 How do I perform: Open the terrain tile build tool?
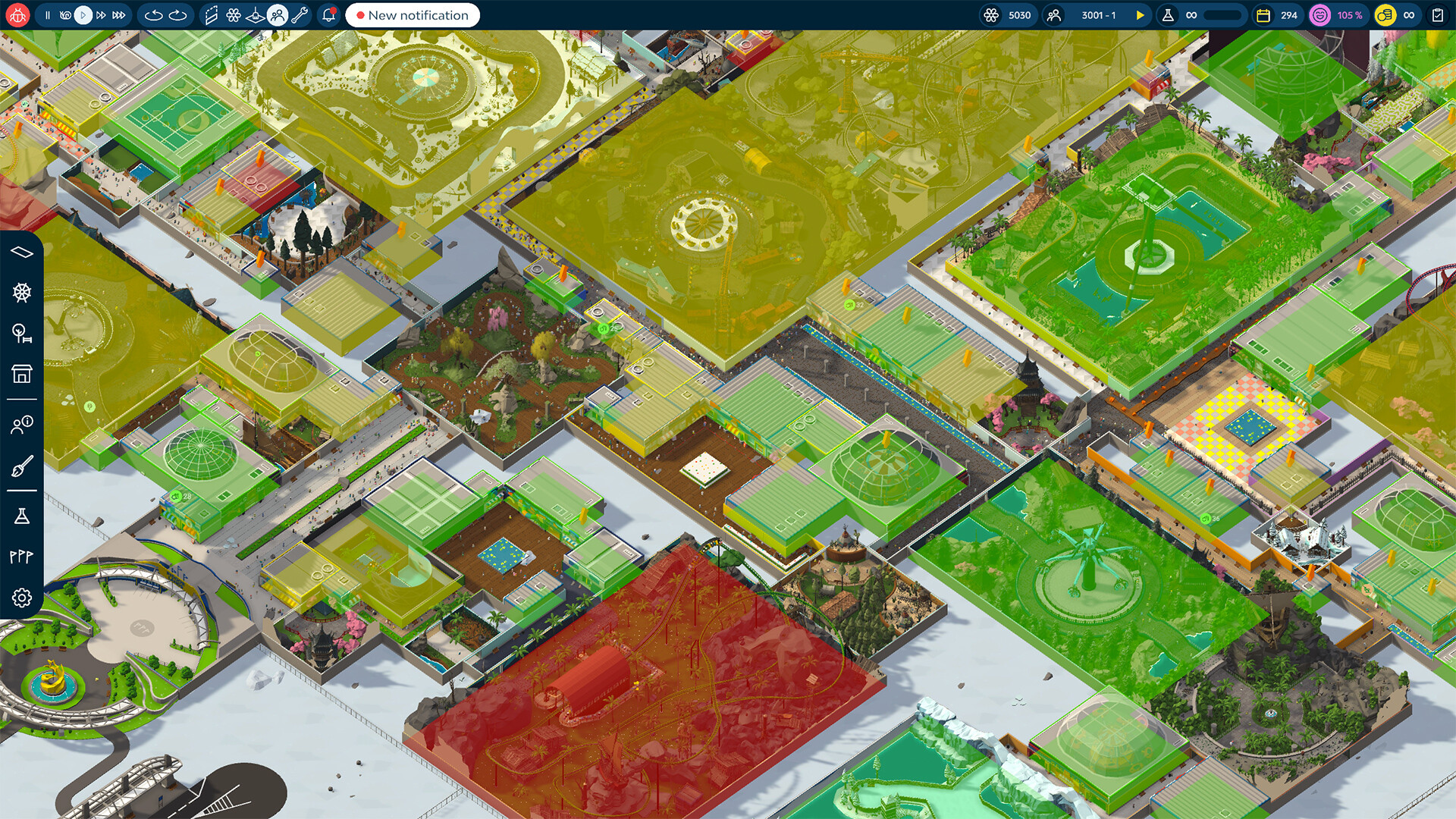(x=22, y=252)
